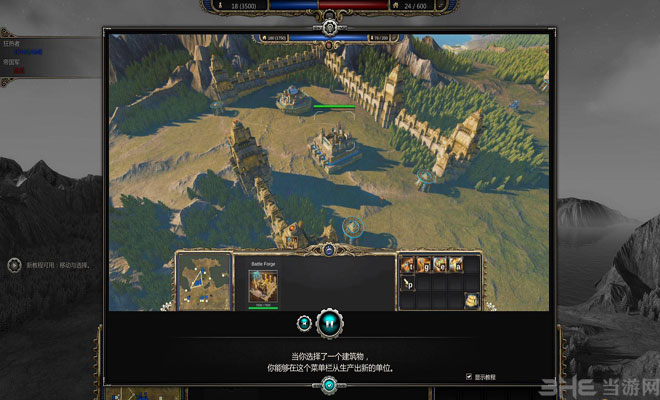This screenshot has height=400, width=660.
Task: Click the round emblem above the command panel
Action: (329, 249)
